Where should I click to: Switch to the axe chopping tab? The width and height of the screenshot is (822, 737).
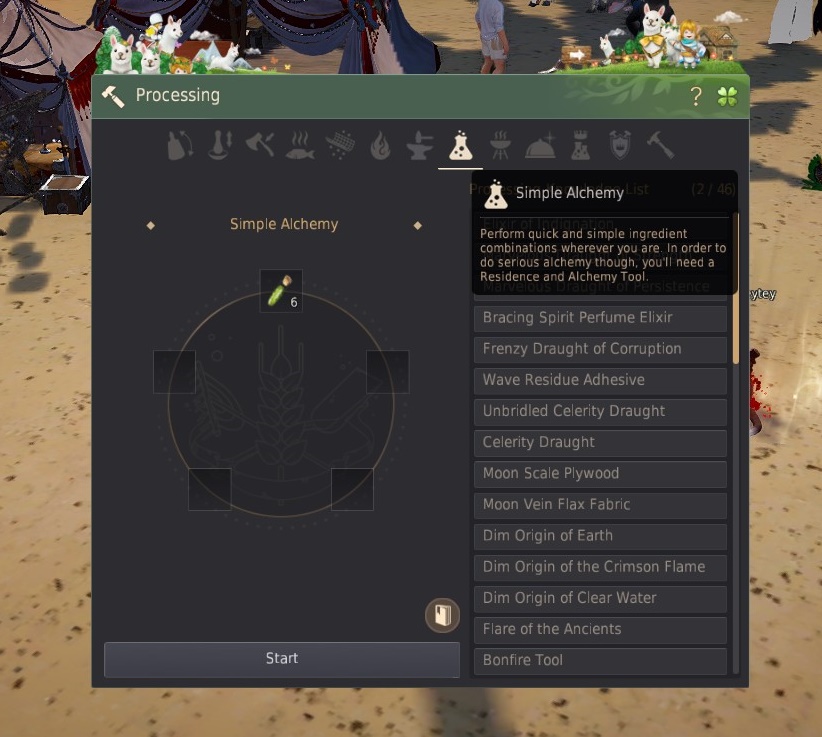[x=259, y=146]
